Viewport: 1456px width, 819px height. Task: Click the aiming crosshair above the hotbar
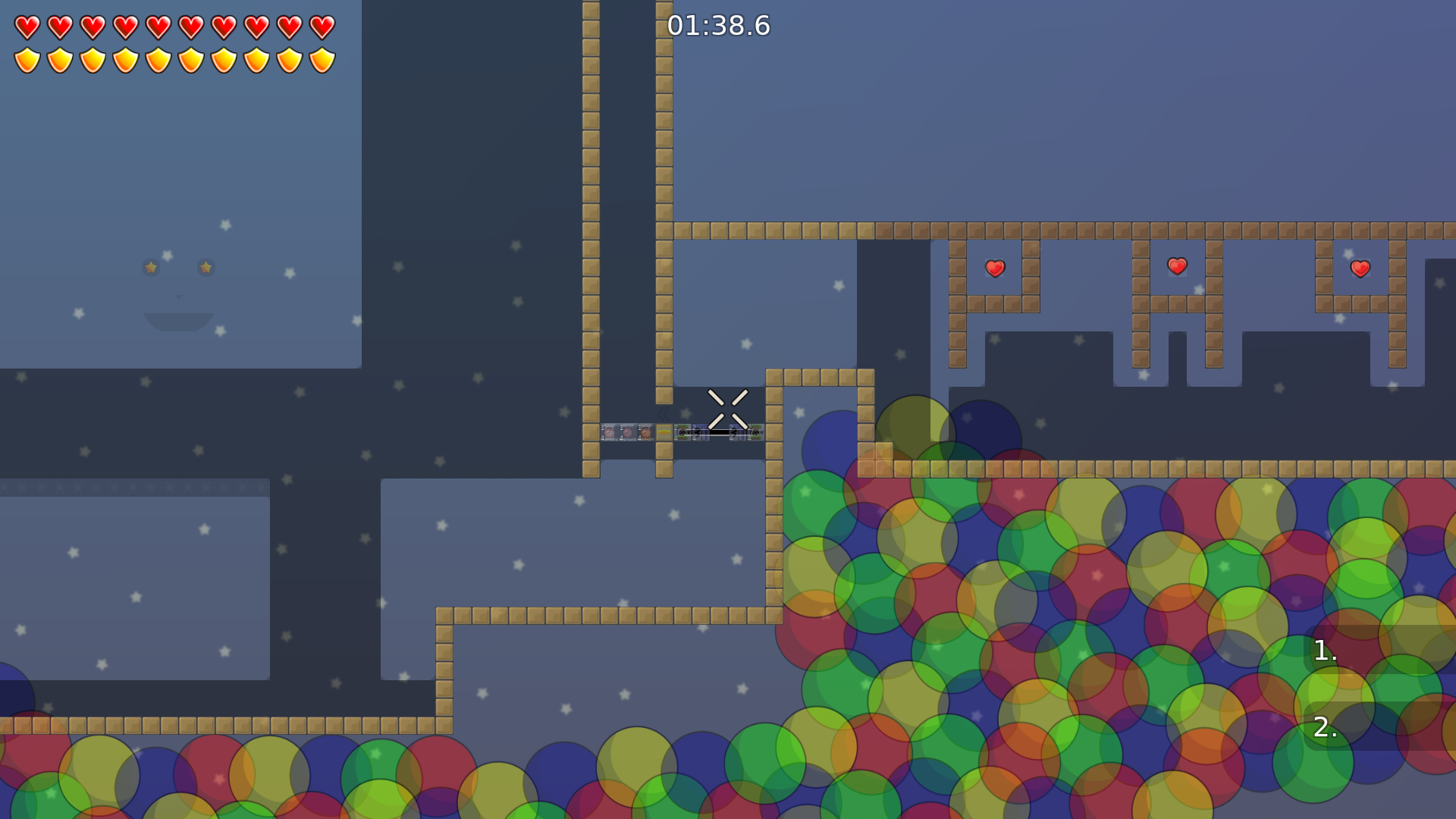pos(729,408)
